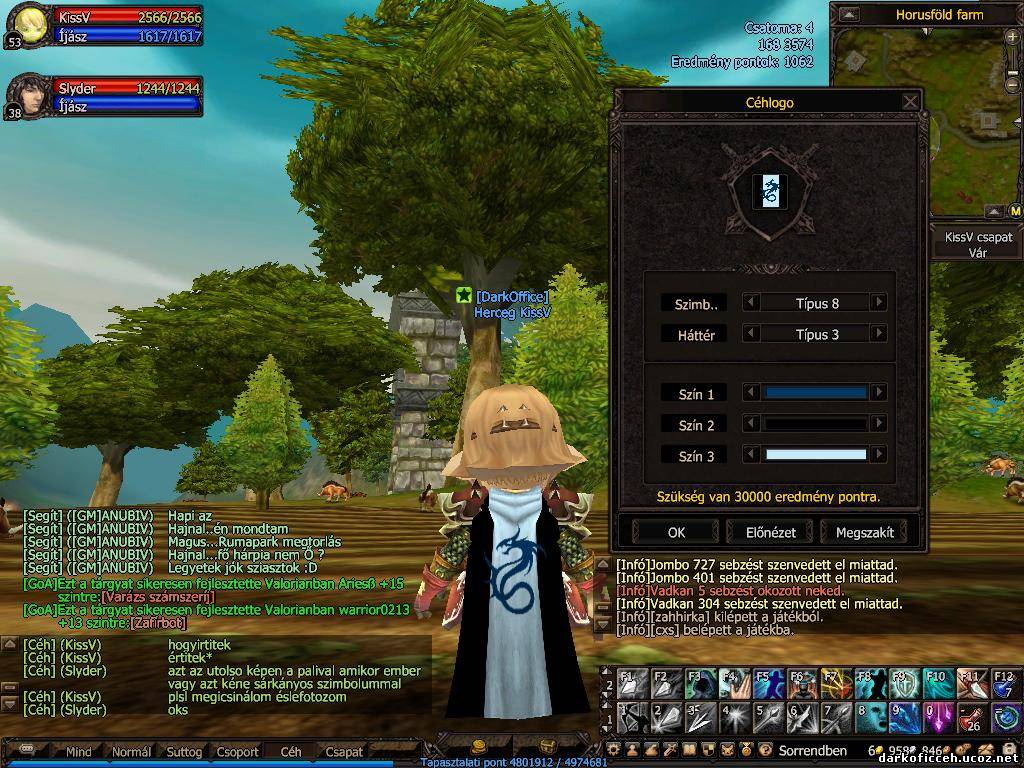The image size is (1024, 768).
Task: Select the Csoport chat tab
Action: click(x=237, y=752)
